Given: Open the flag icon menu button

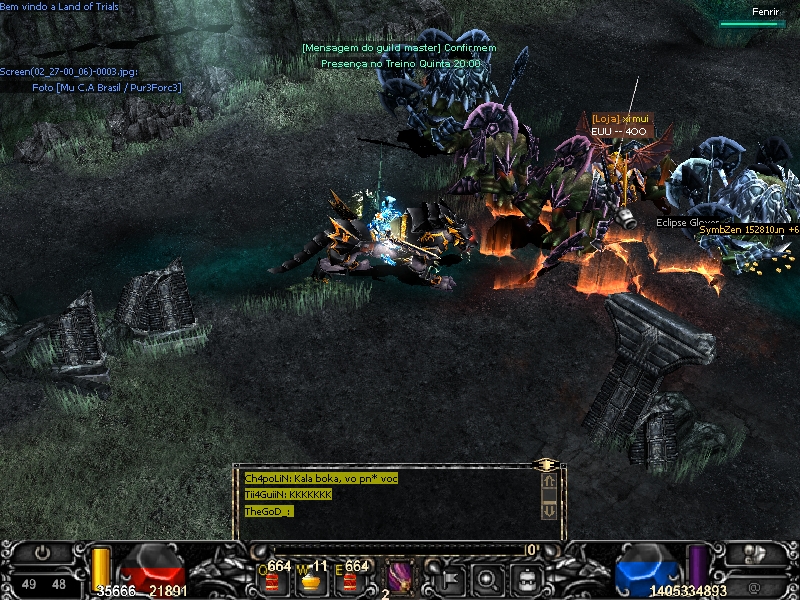Looking at the screenshot, I should (447, 577).
